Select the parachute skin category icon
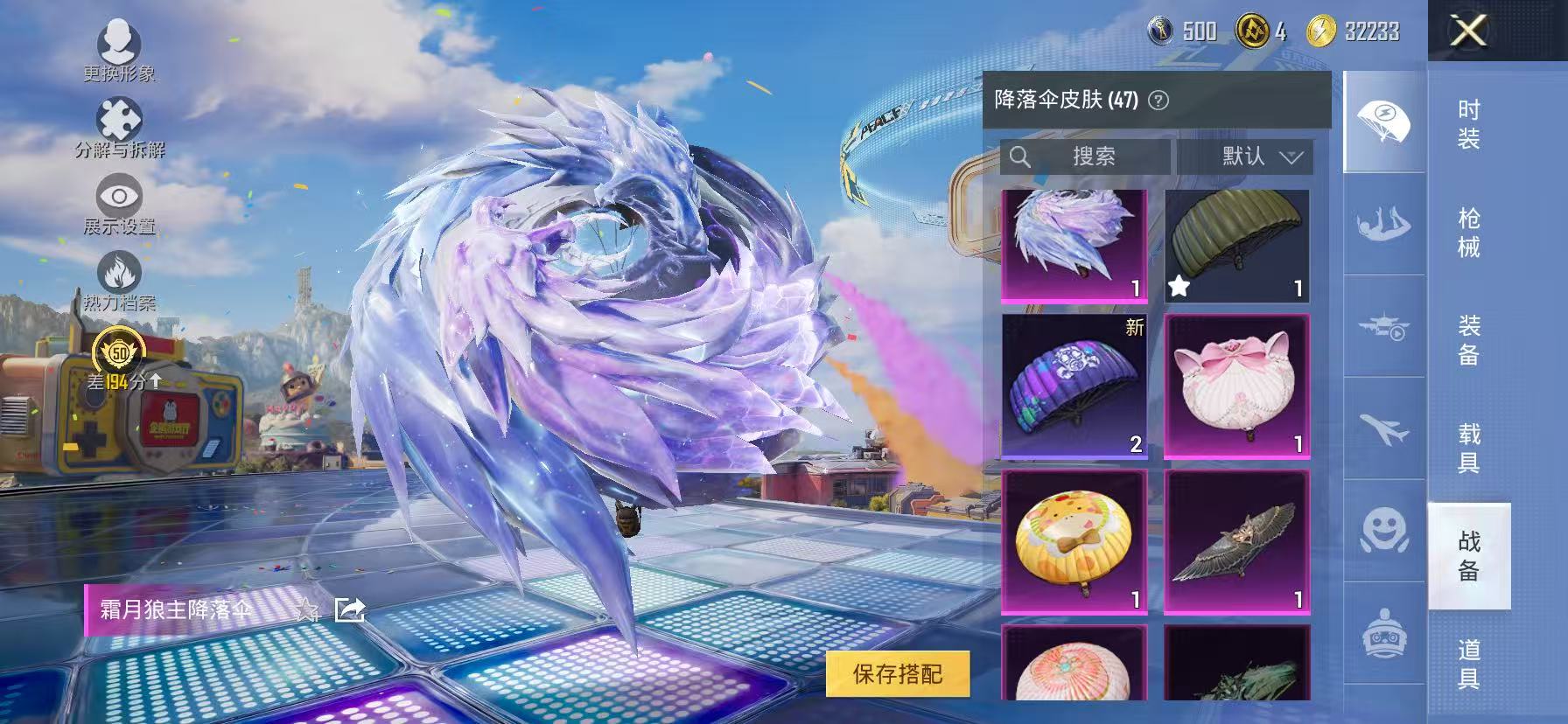1568x724 pixels. (1383, 119)
